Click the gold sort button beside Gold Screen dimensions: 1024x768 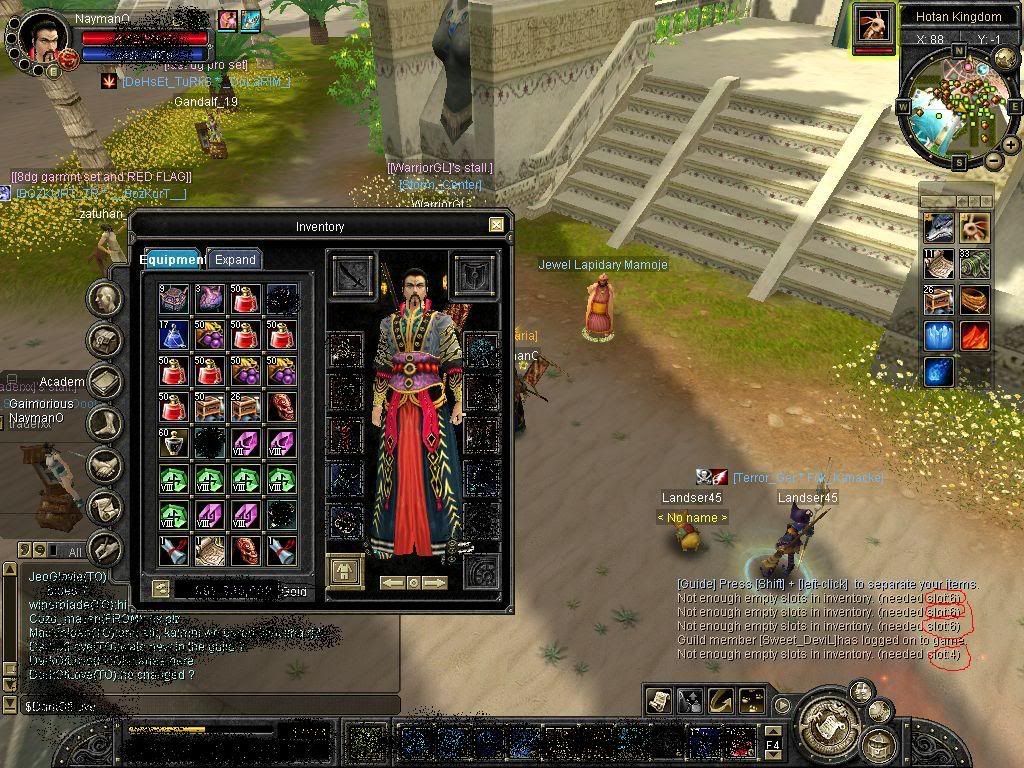(160, 589)
